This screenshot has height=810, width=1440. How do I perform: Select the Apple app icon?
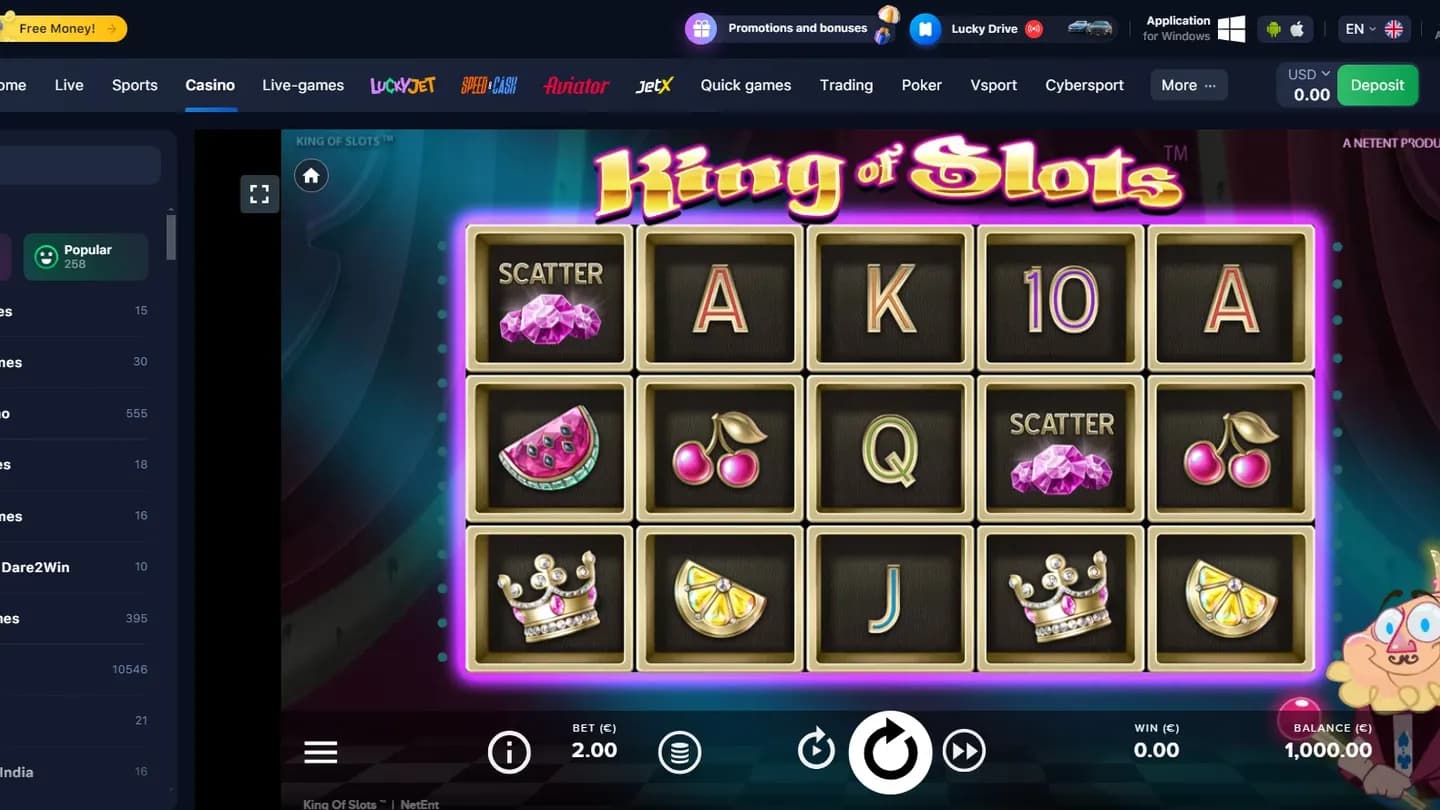pyautogui.click(x=1297, y=29)
